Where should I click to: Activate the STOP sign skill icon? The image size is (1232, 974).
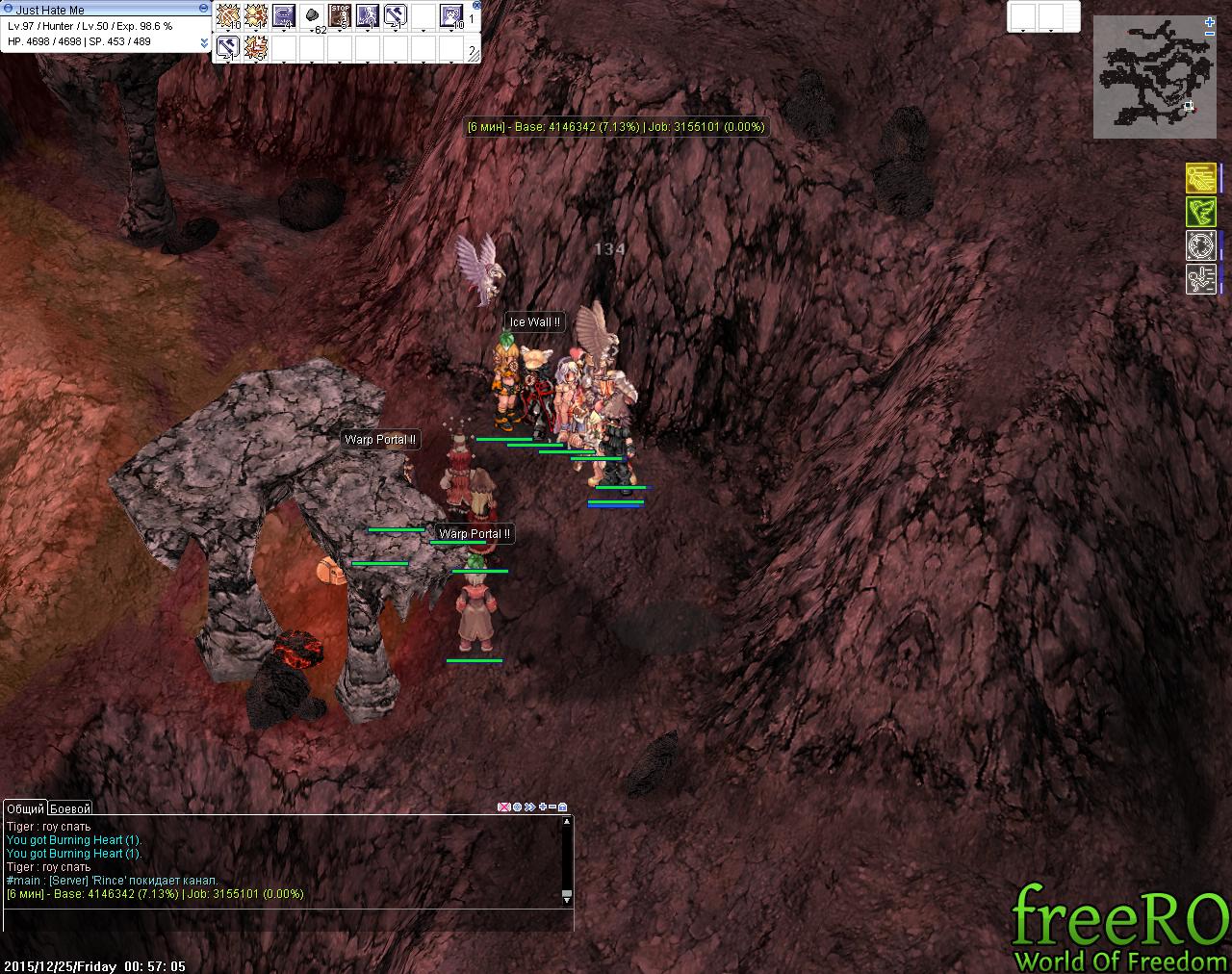pyautogui.click(x=339, y=15)
